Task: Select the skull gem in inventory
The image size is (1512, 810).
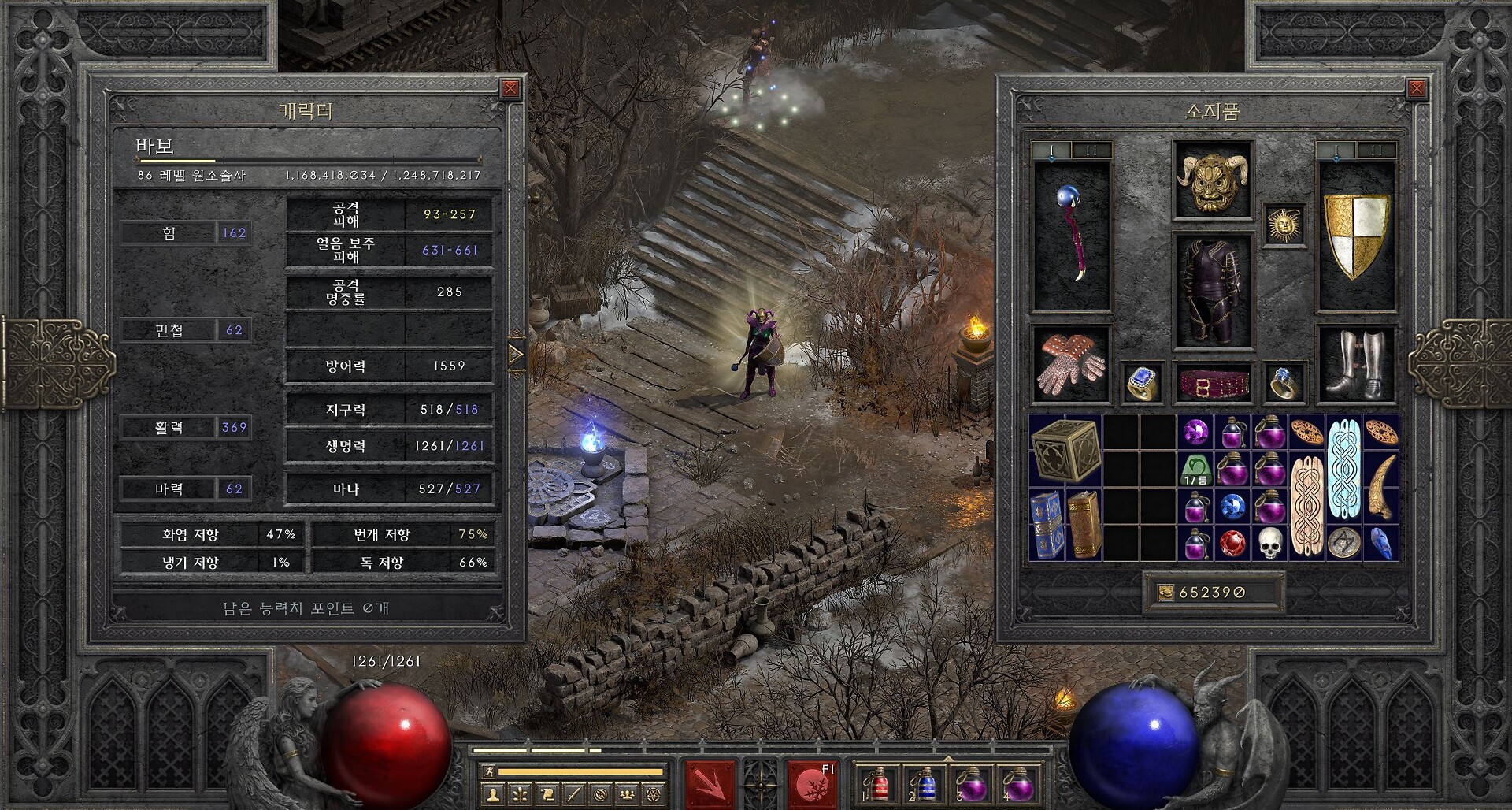Action: [x=1269, y=544]
